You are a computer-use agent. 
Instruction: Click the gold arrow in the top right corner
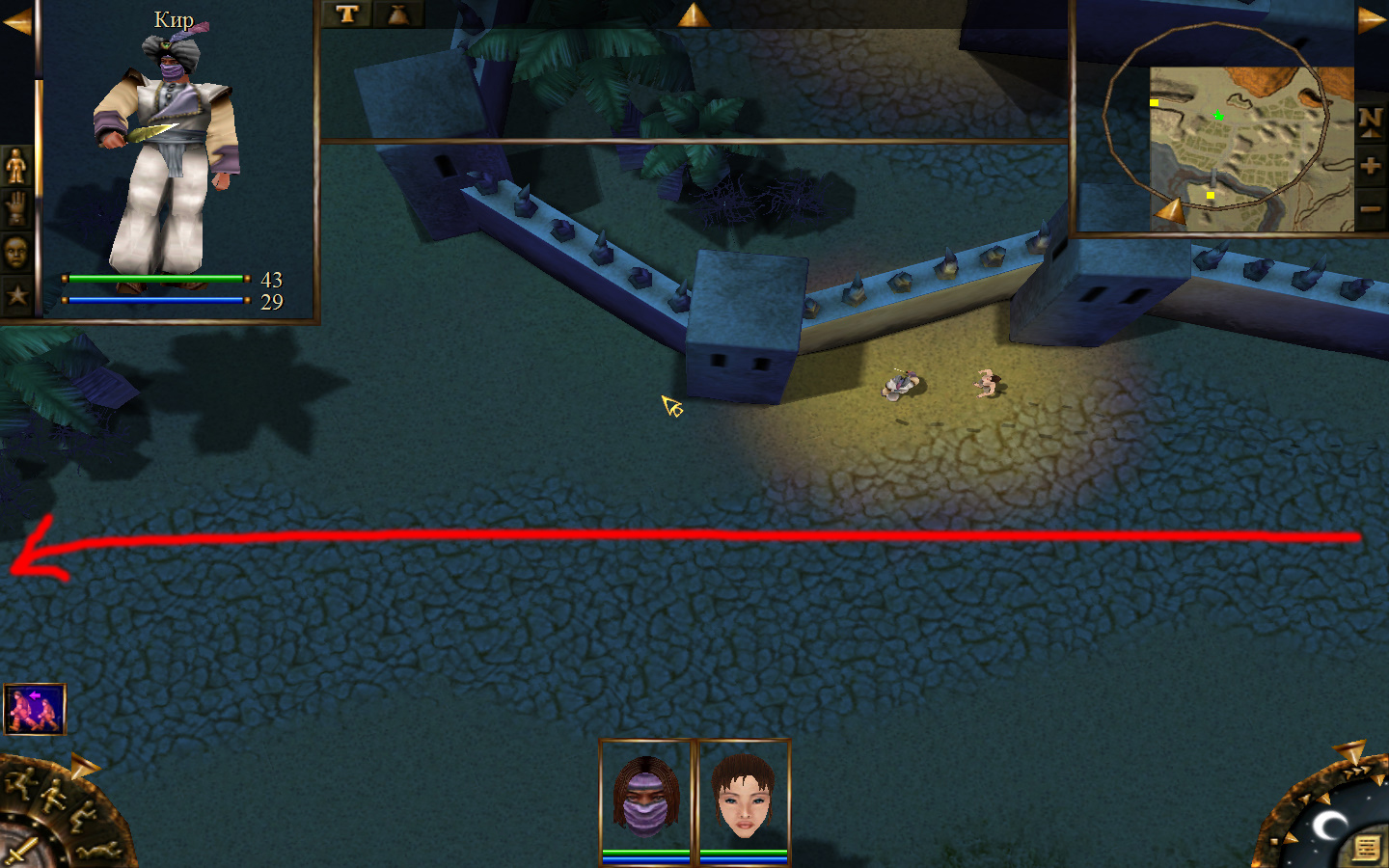coord(1371,20)
